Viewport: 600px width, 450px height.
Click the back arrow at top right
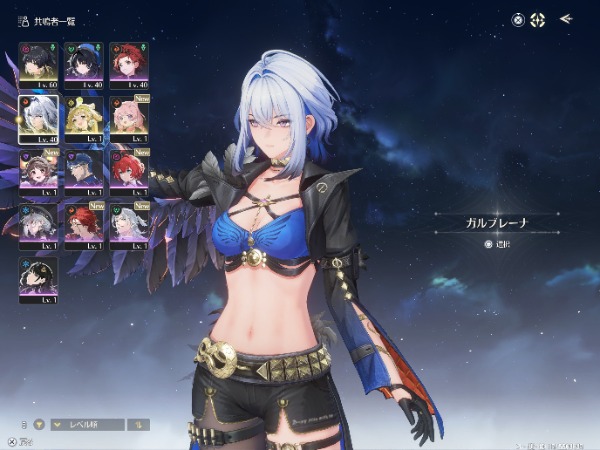point(566,18)
